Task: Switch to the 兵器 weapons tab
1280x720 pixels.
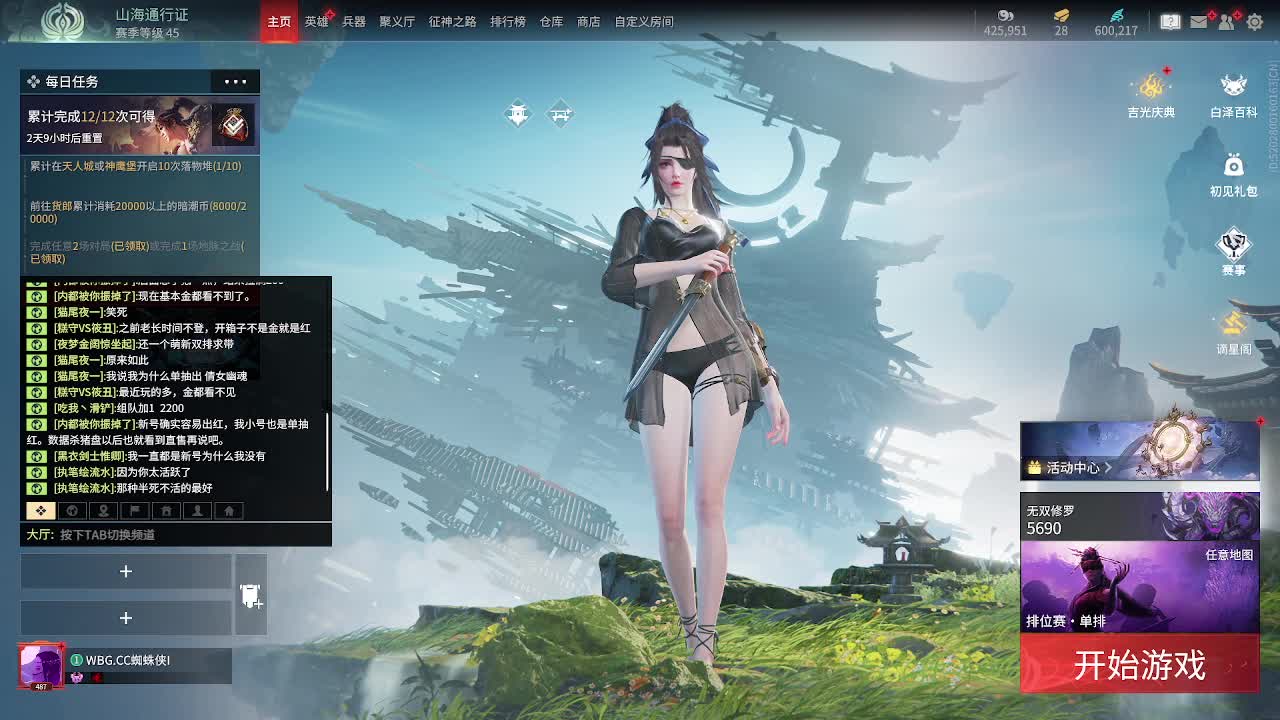Action: (x=354, y=21)
